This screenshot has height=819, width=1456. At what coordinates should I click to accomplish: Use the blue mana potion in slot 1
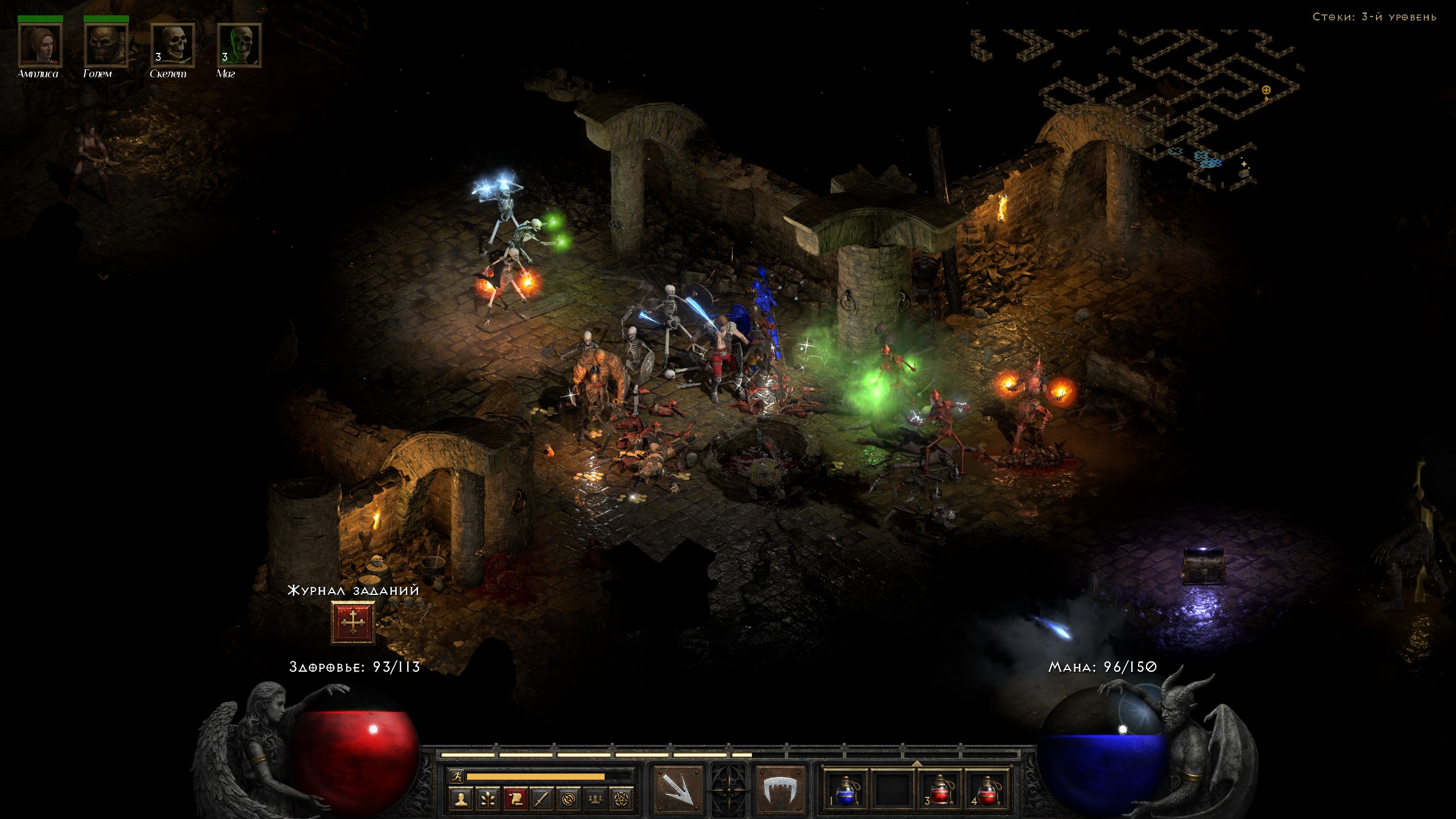point(846,791)
